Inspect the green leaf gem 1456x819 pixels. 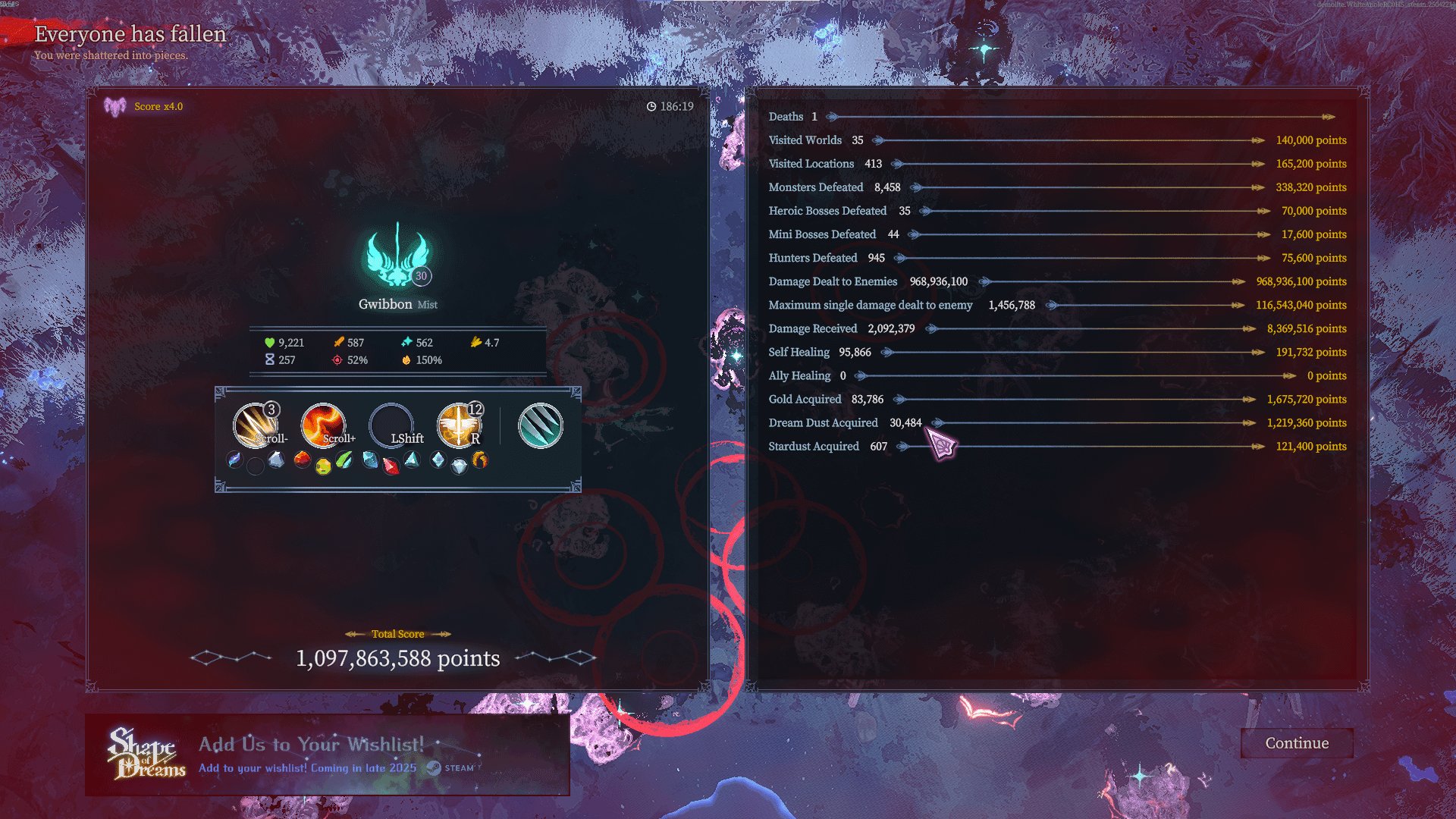pos(344,460)
